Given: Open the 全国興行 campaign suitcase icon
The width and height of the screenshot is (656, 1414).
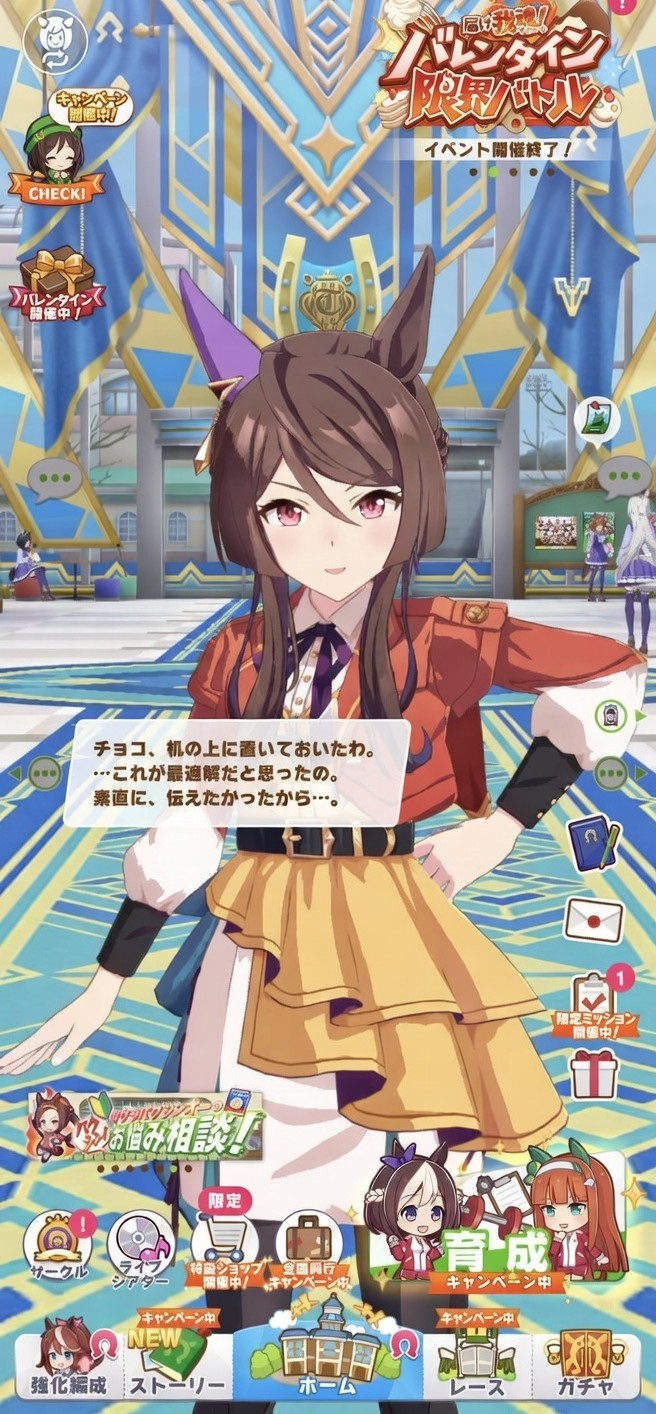Looking at the screenshot, I should click(308, 1245).
